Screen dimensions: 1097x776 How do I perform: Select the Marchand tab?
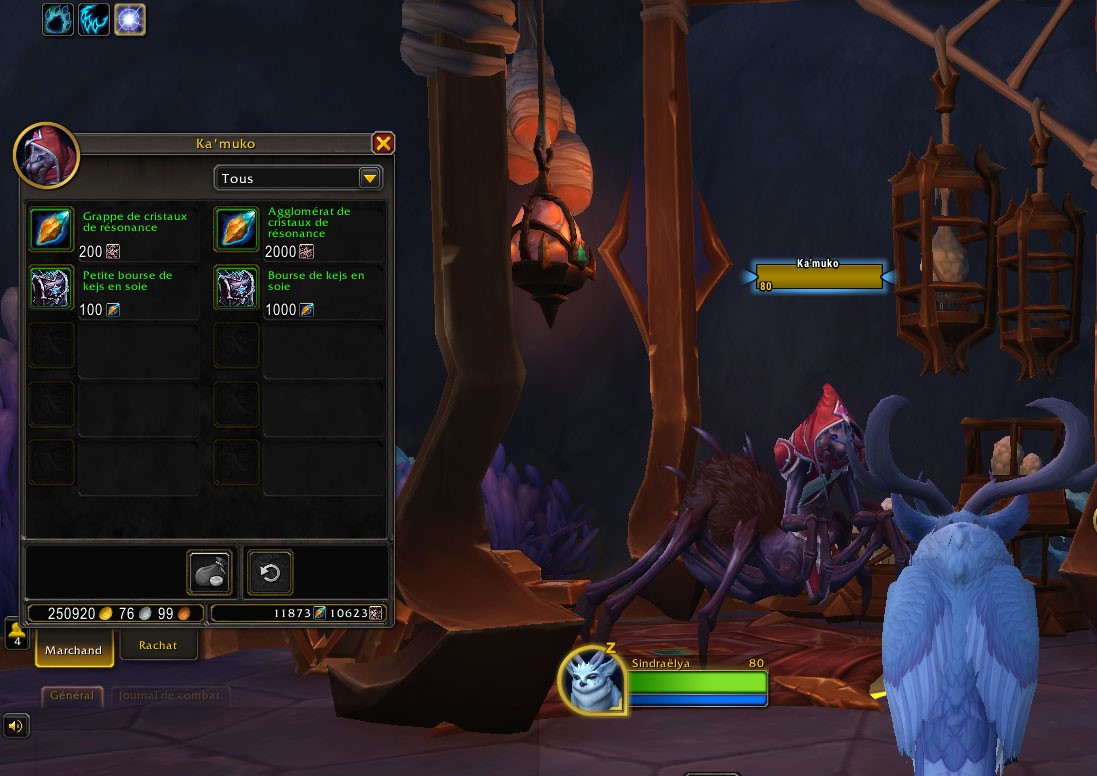coord(73,649)
